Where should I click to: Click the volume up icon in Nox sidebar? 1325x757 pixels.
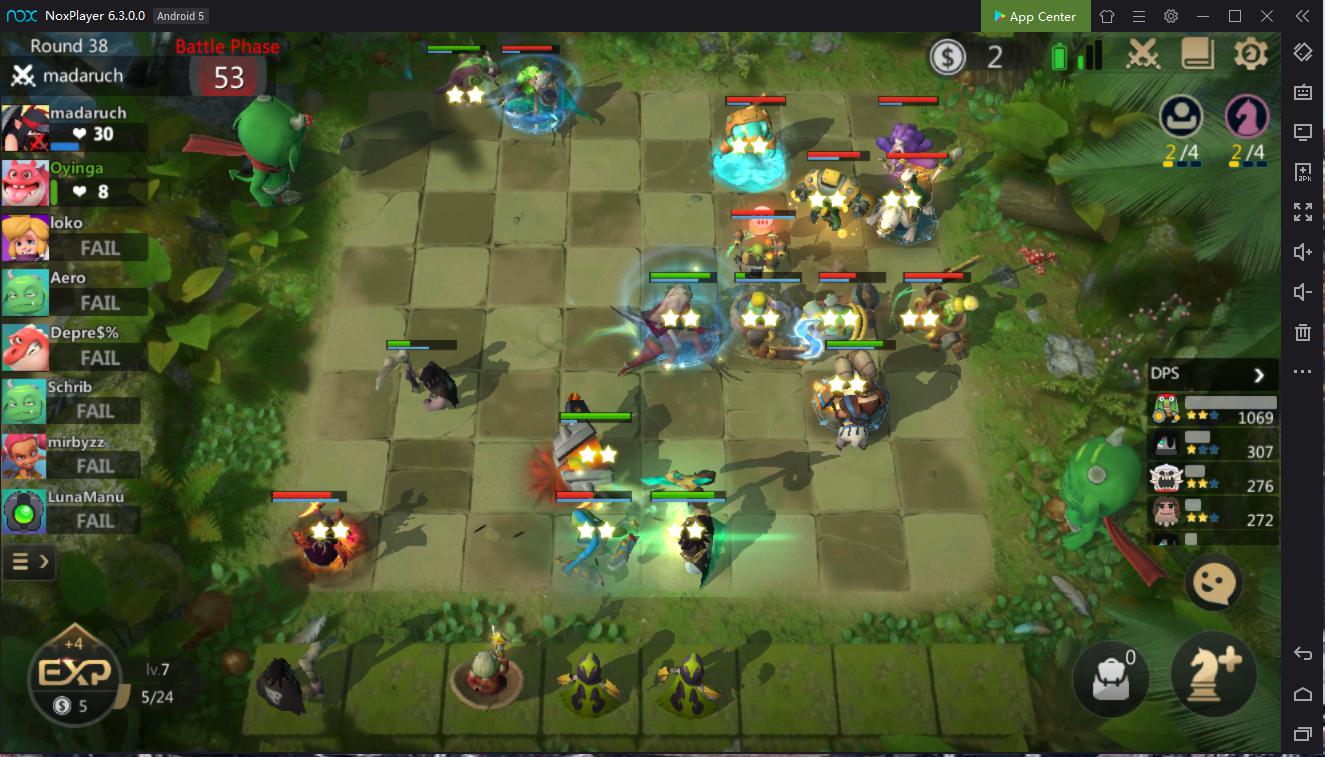(1303, 251)
